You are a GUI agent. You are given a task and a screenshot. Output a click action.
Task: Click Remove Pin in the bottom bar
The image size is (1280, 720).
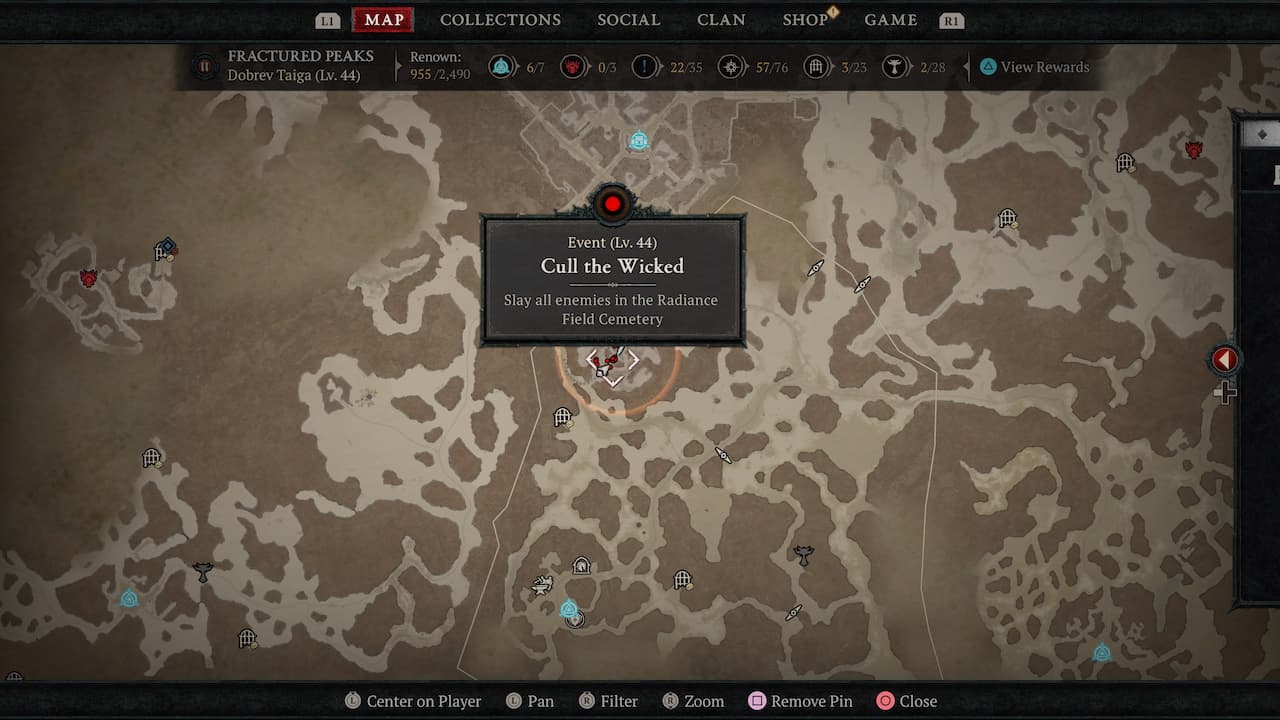[x=798, y=701]
